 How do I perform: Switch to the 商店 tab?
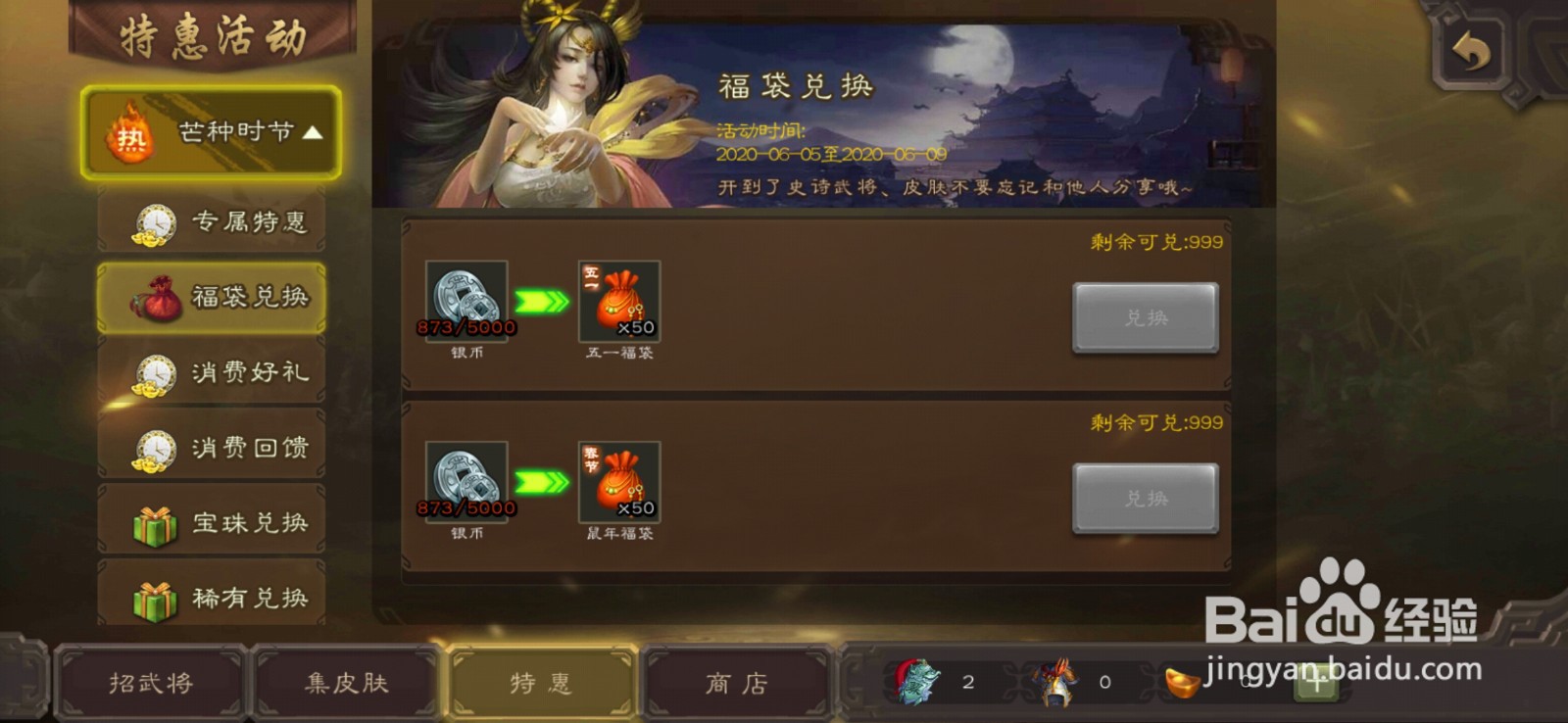735,683
